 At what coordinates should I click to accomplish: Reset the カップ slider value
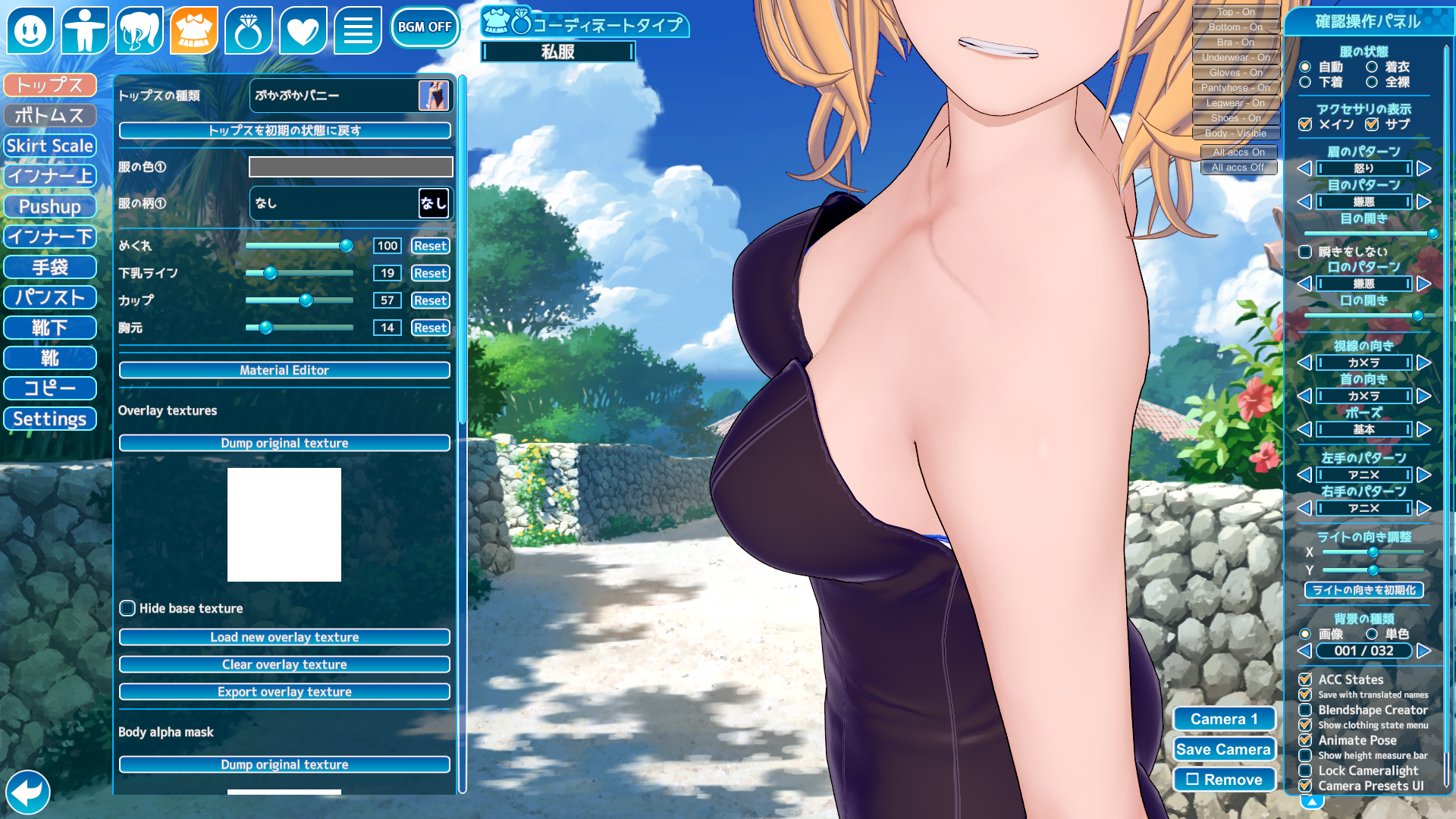tap(430, 300)
